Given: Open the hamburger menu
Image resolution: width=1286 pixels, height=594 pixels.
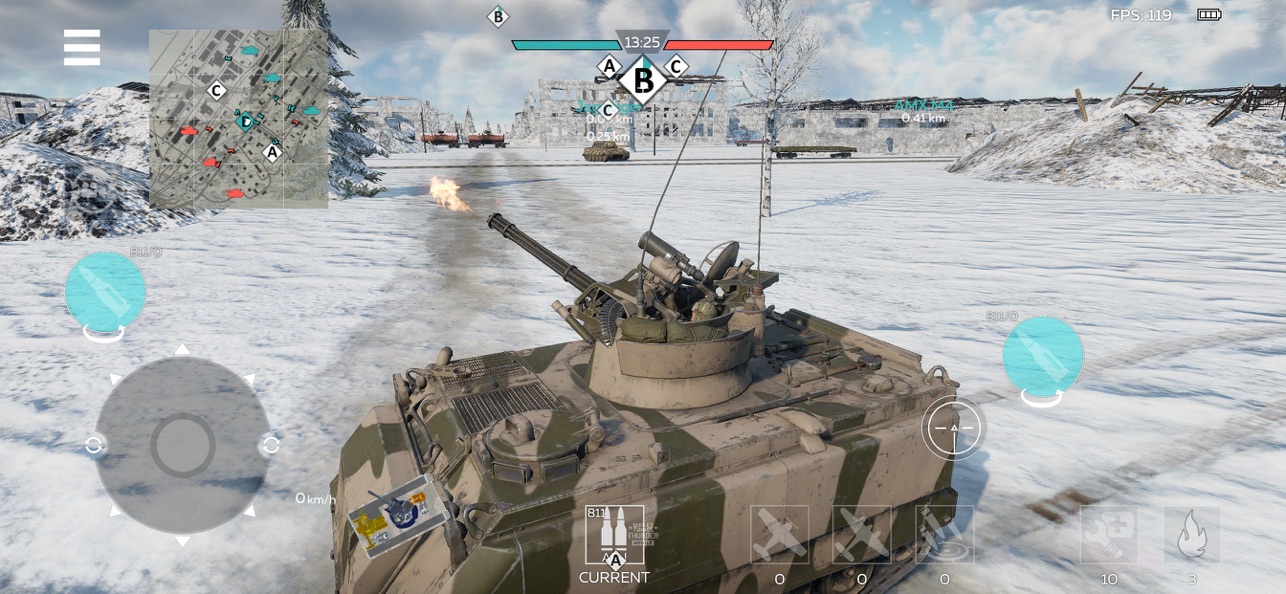Looking at the screenshot, I should [x=82, y=47].
